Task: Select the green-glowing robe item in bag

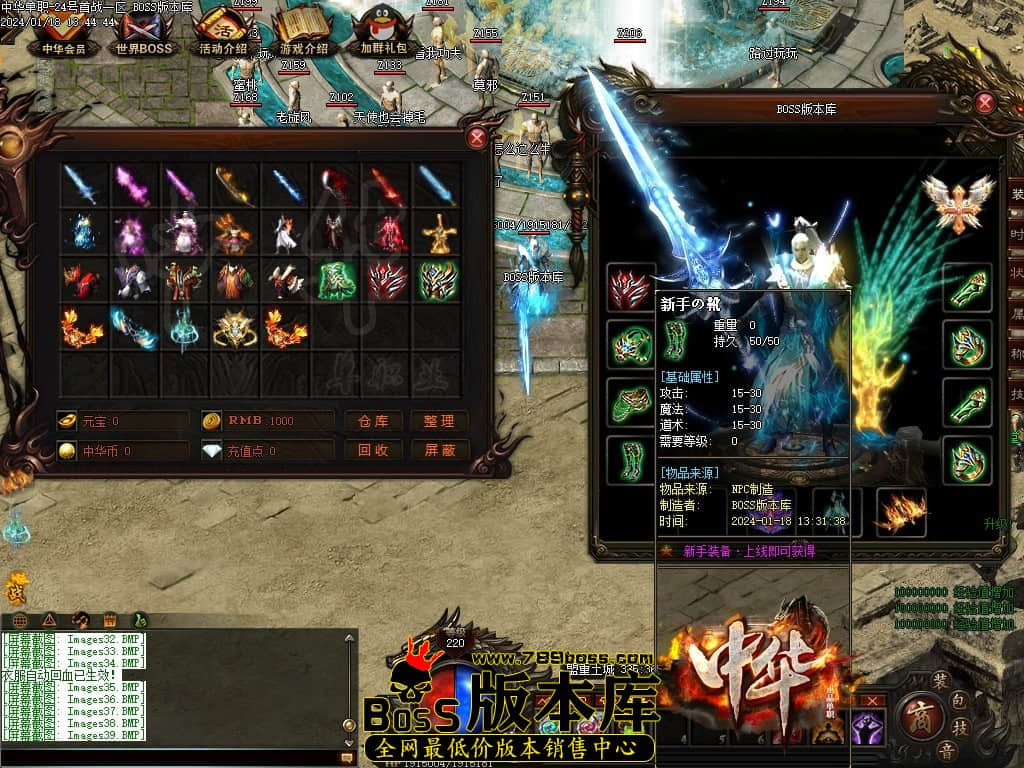Action: pos(336,281)
